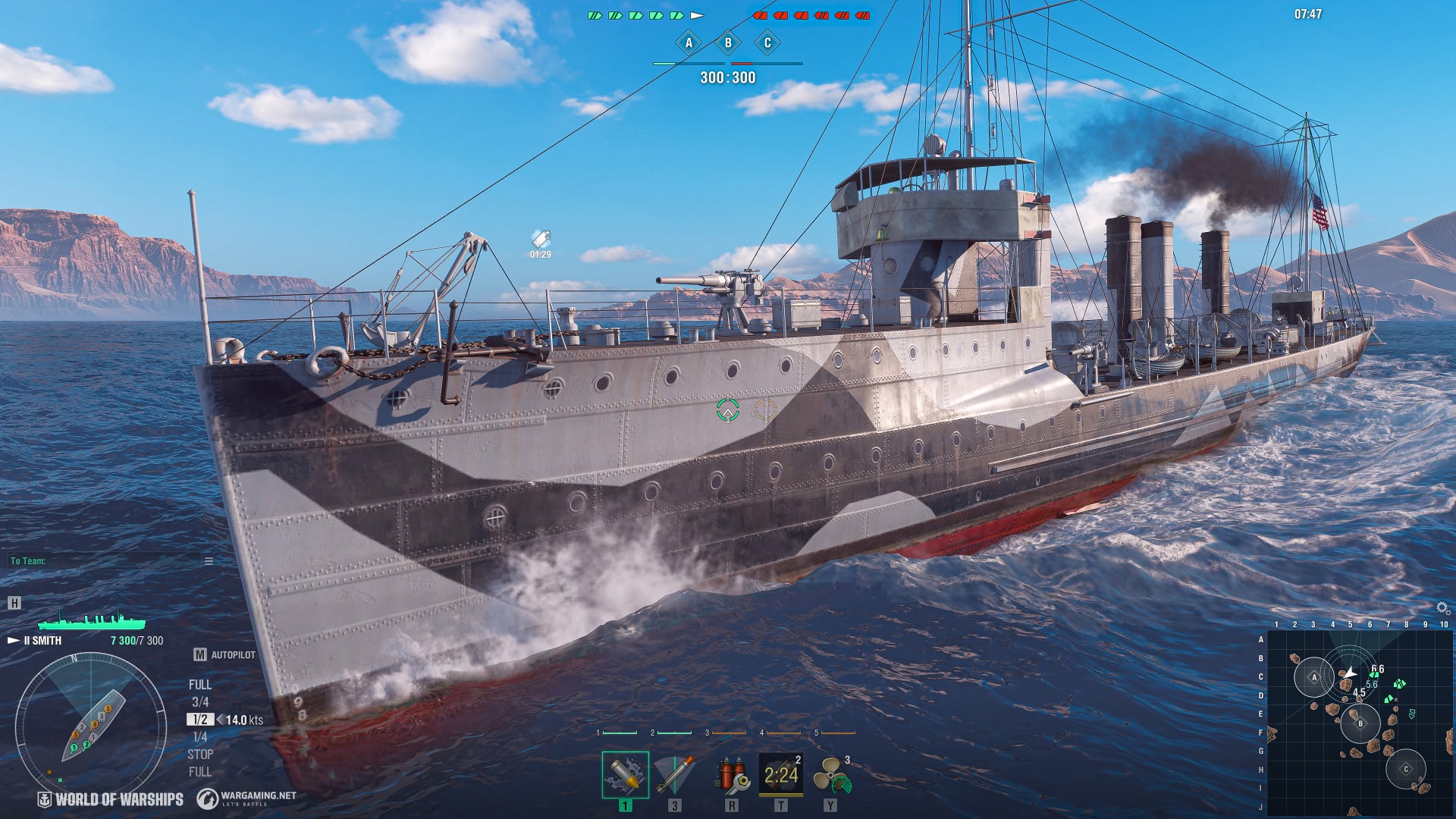Screen dimensions: 1456x819
Task: Set engine telegraph to 3/4 speed
Action: (200, 702)
